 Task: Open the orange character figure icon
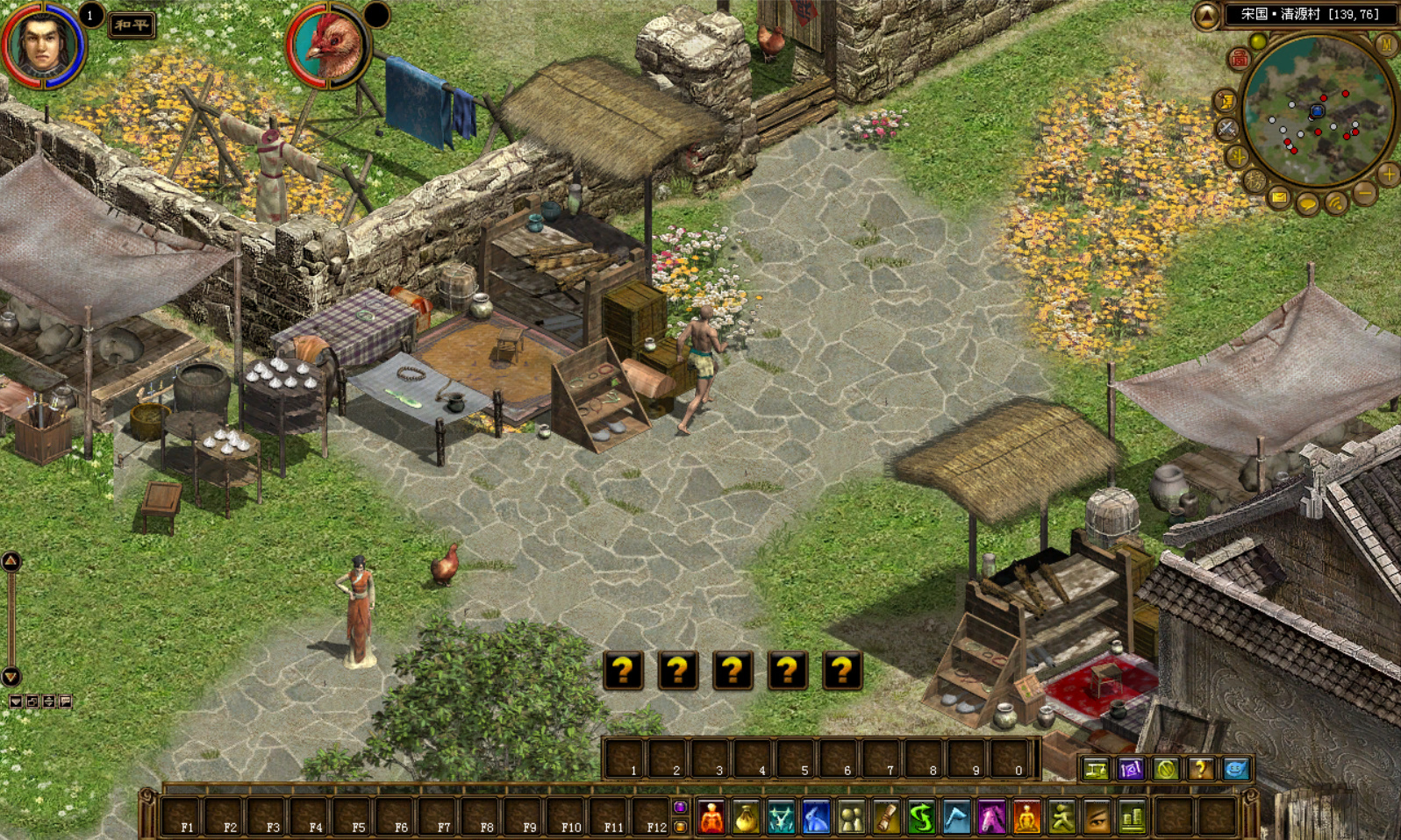(711, 817)
